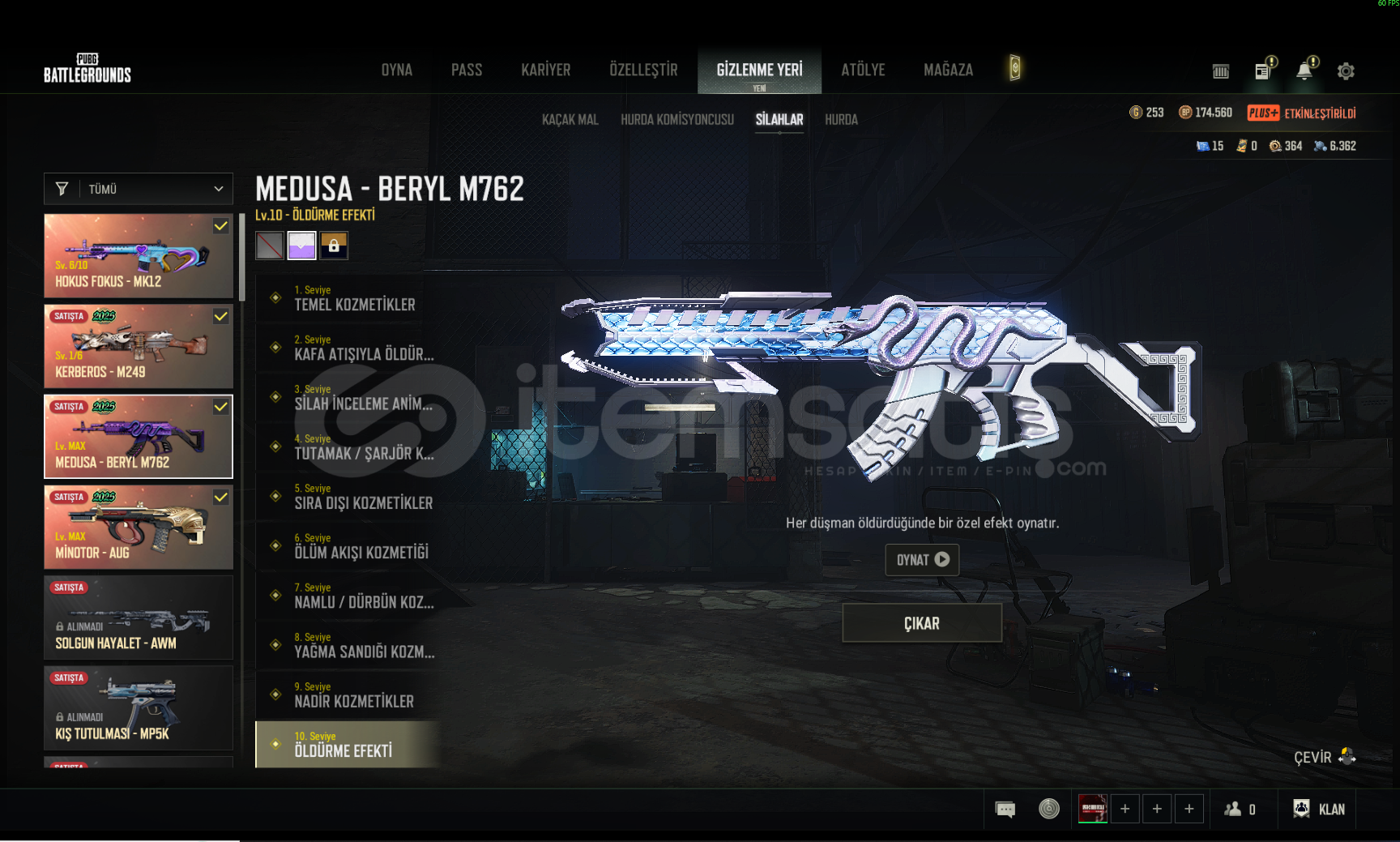This screenshot has height=842, width=1400.
Task: Open the KLAN panel
Action: click(1320, 809)
